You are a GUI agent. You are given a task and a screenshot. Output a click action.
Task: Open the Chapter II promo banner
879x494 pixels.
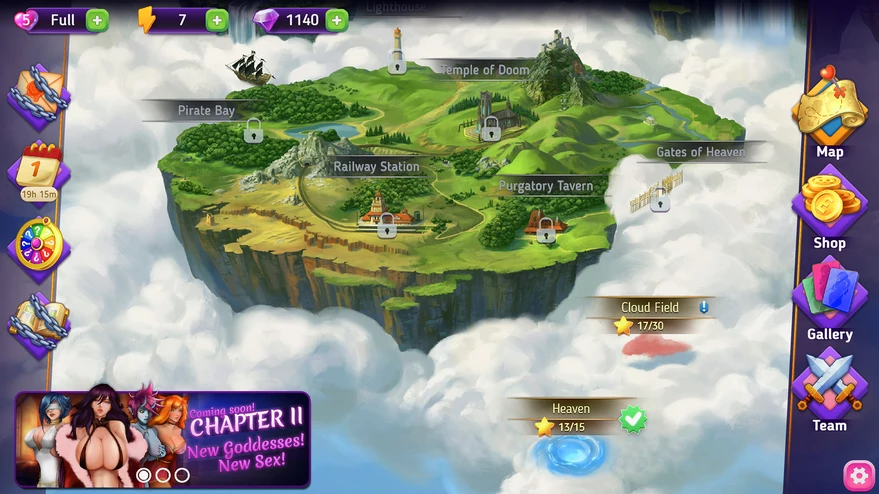pos(163,439)
